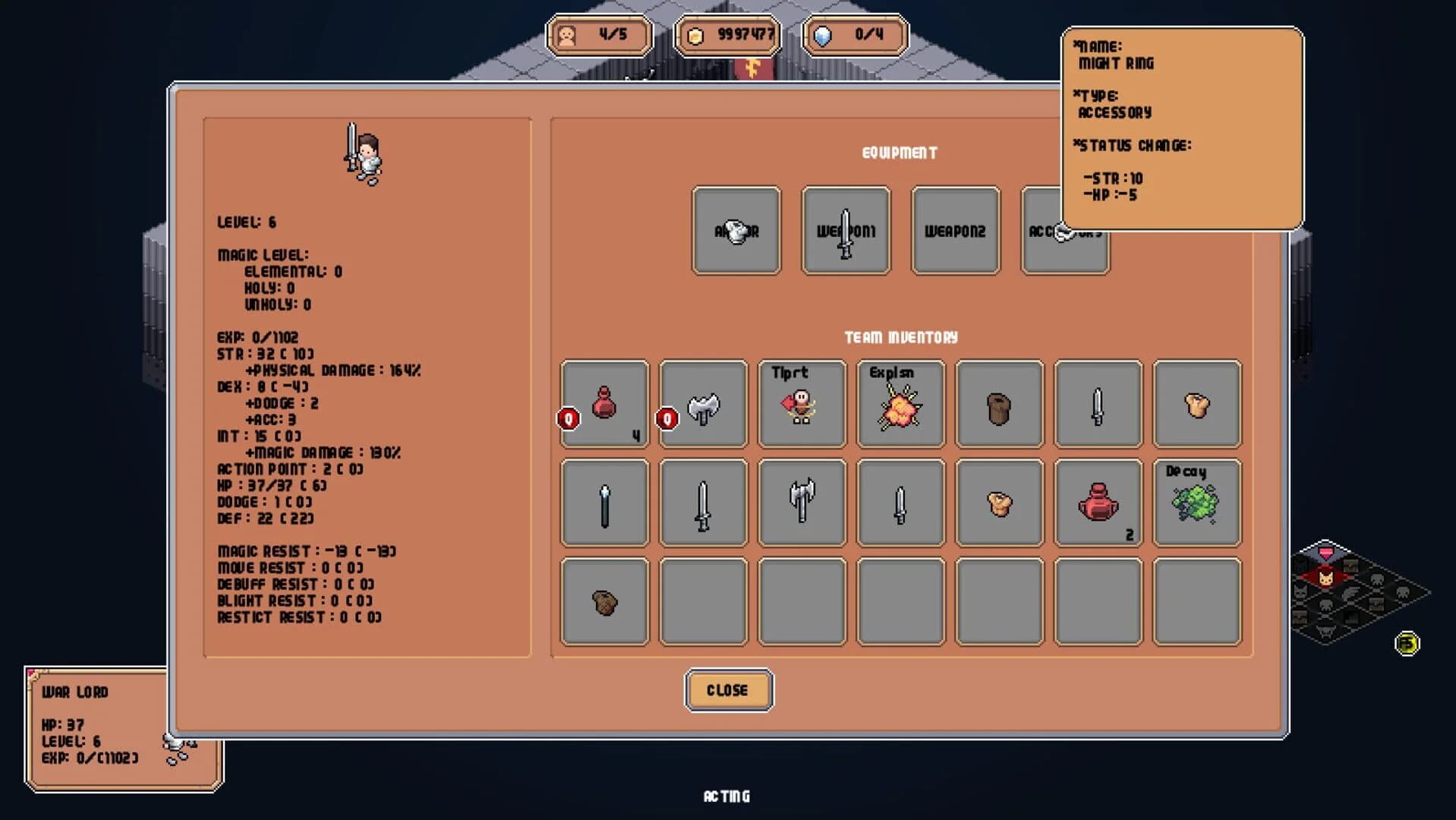
Task: Click the Explsn explosion scroll item
Action: pos(900,405)
